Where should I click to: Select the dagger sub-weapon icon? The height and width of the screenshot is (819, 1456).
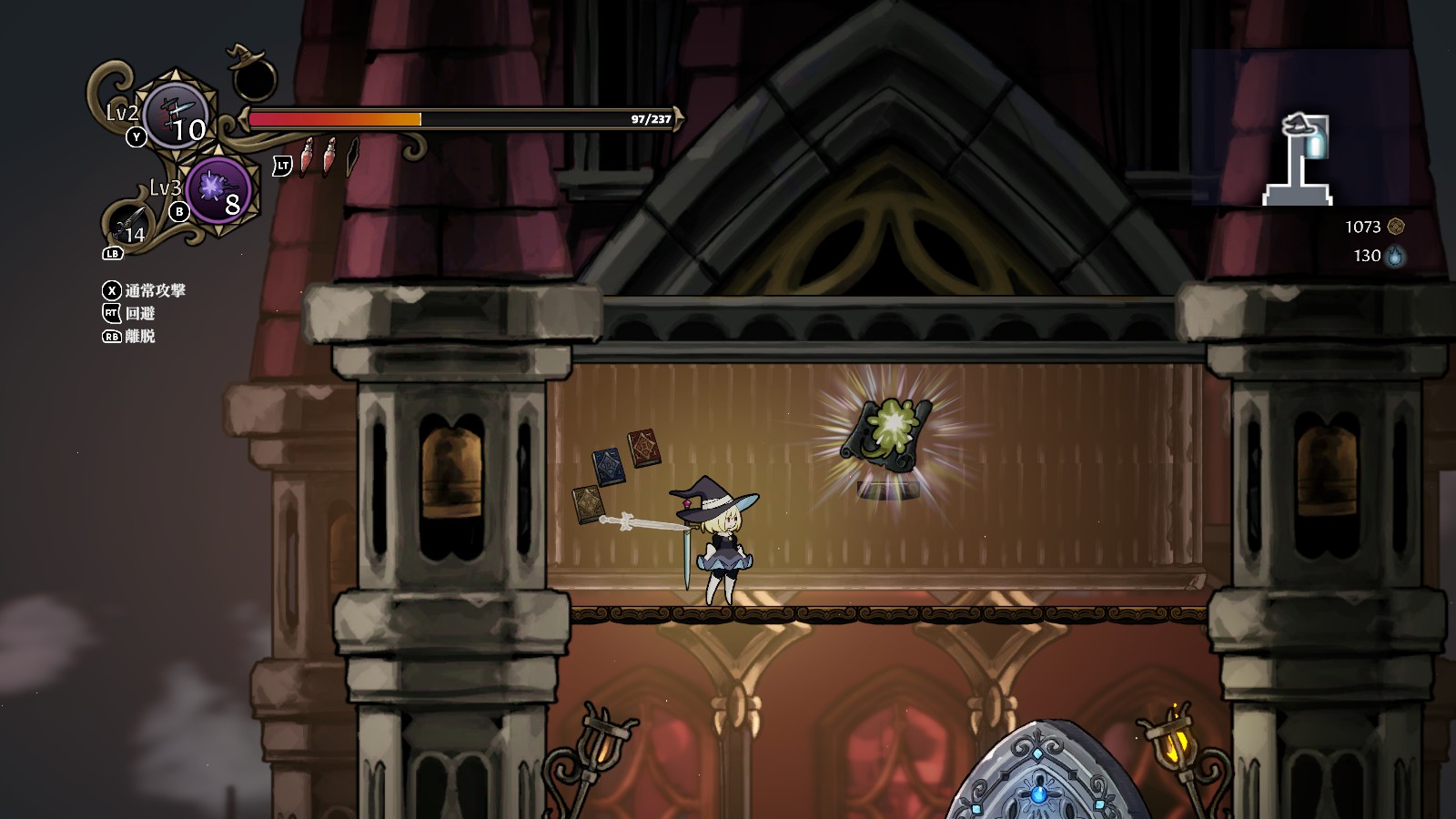pyautogui.click(x=129, y=223)
